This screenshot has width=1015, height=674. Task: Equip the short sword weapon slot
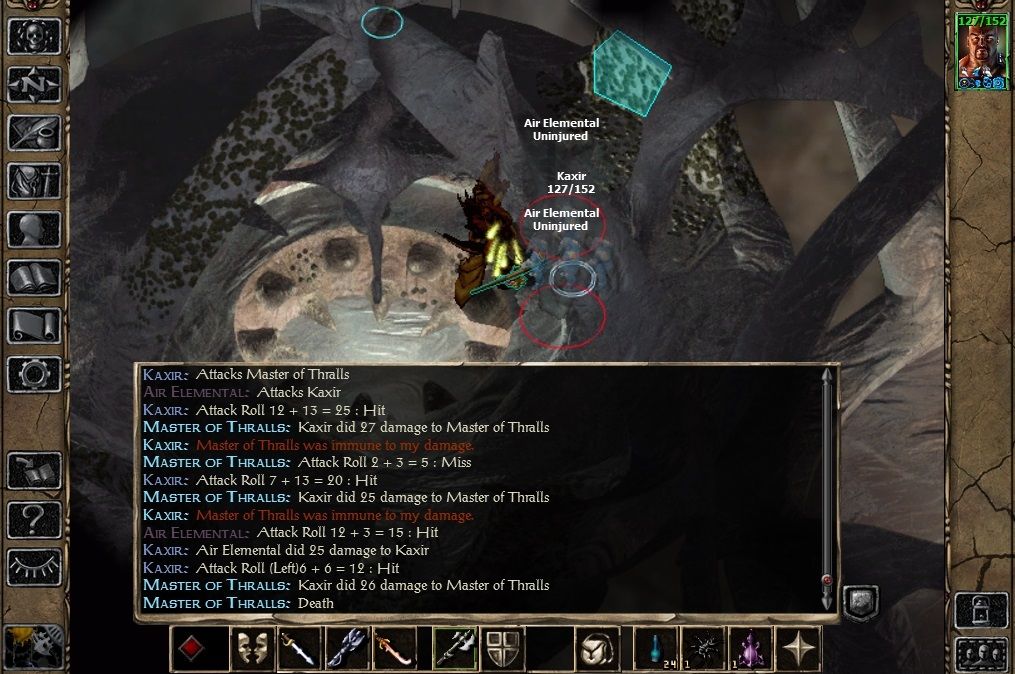pos(300,649)
